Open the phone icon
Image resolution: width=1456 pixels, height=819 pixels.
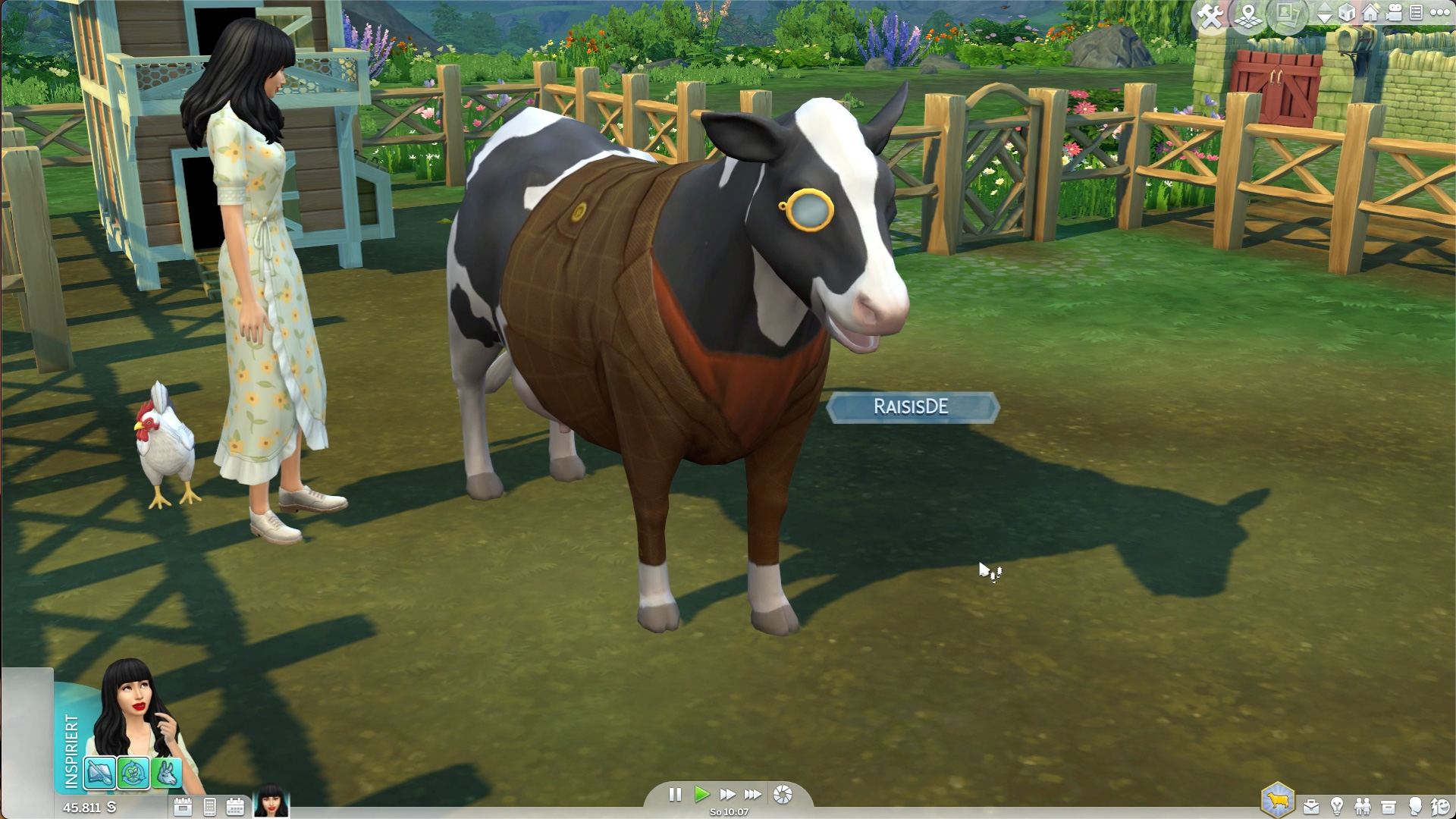(210, 807)
